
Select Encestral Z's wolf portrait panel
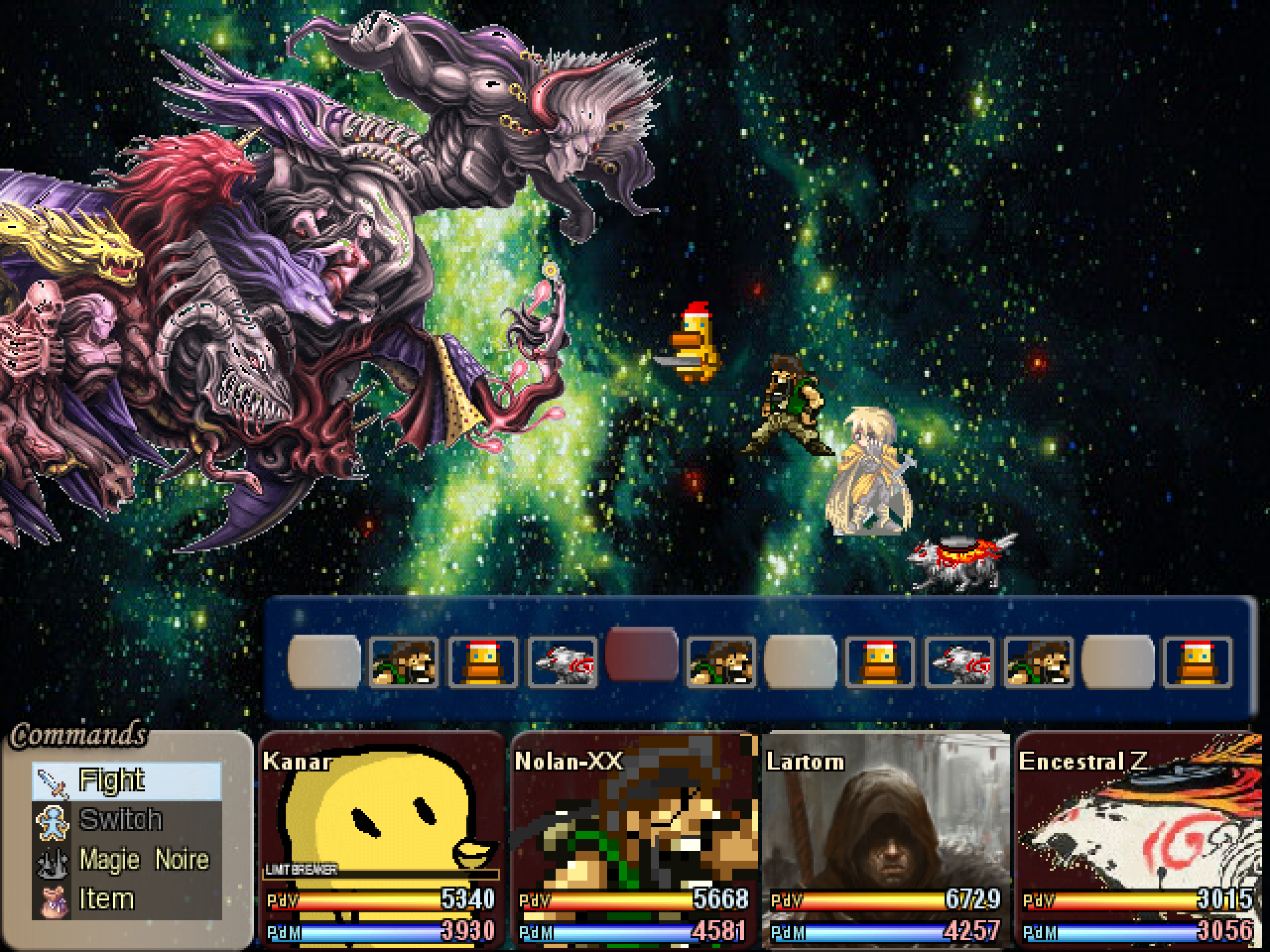[1138, 840]
